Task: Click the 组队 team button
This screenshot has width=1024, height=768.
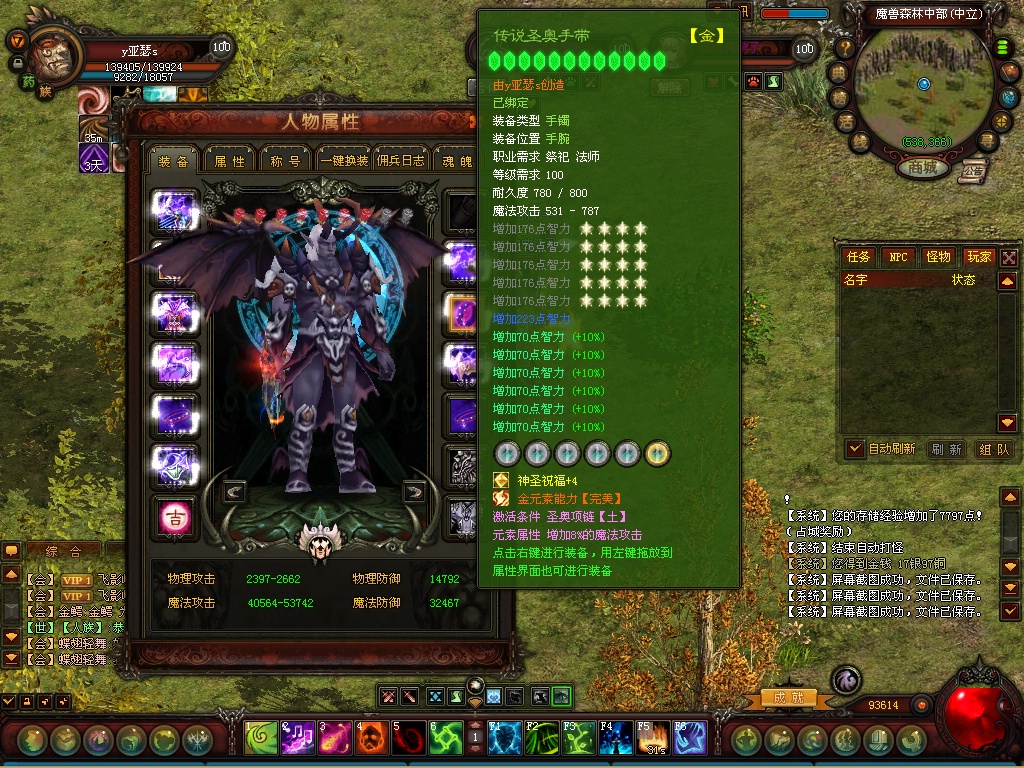Action: [x=993, y=449]
